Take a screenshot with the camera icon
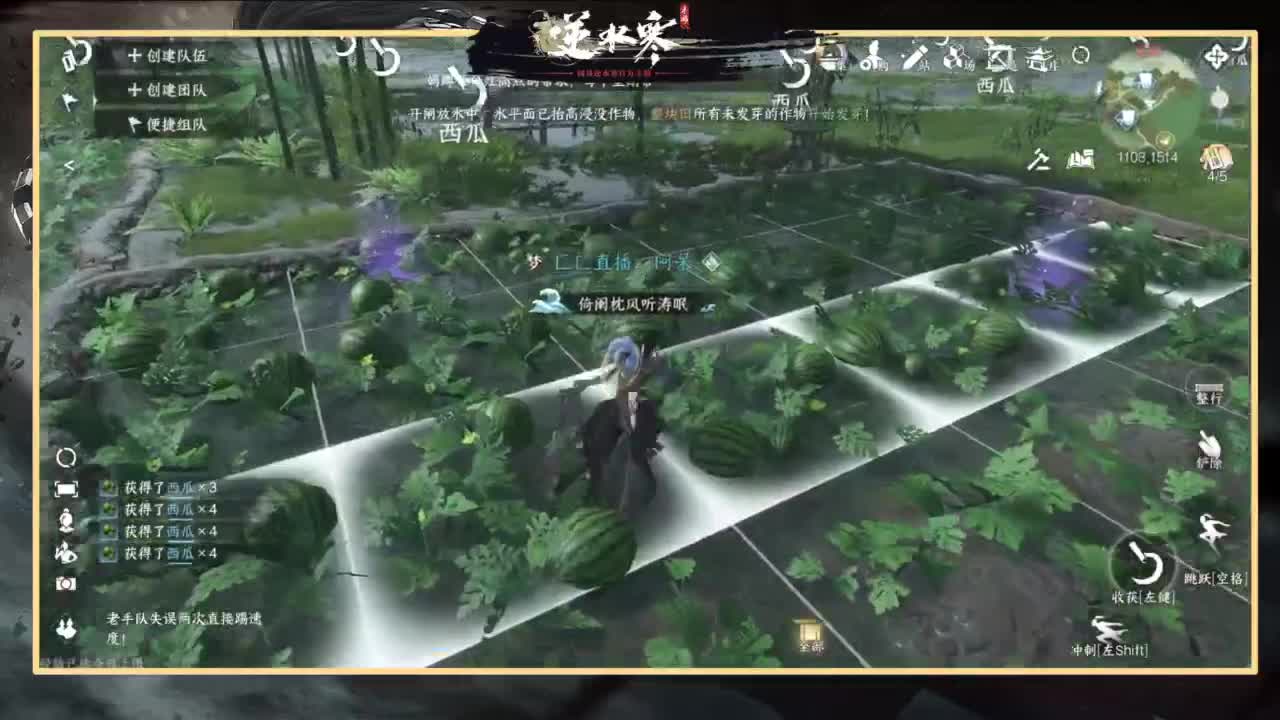 tap(66, 583)
